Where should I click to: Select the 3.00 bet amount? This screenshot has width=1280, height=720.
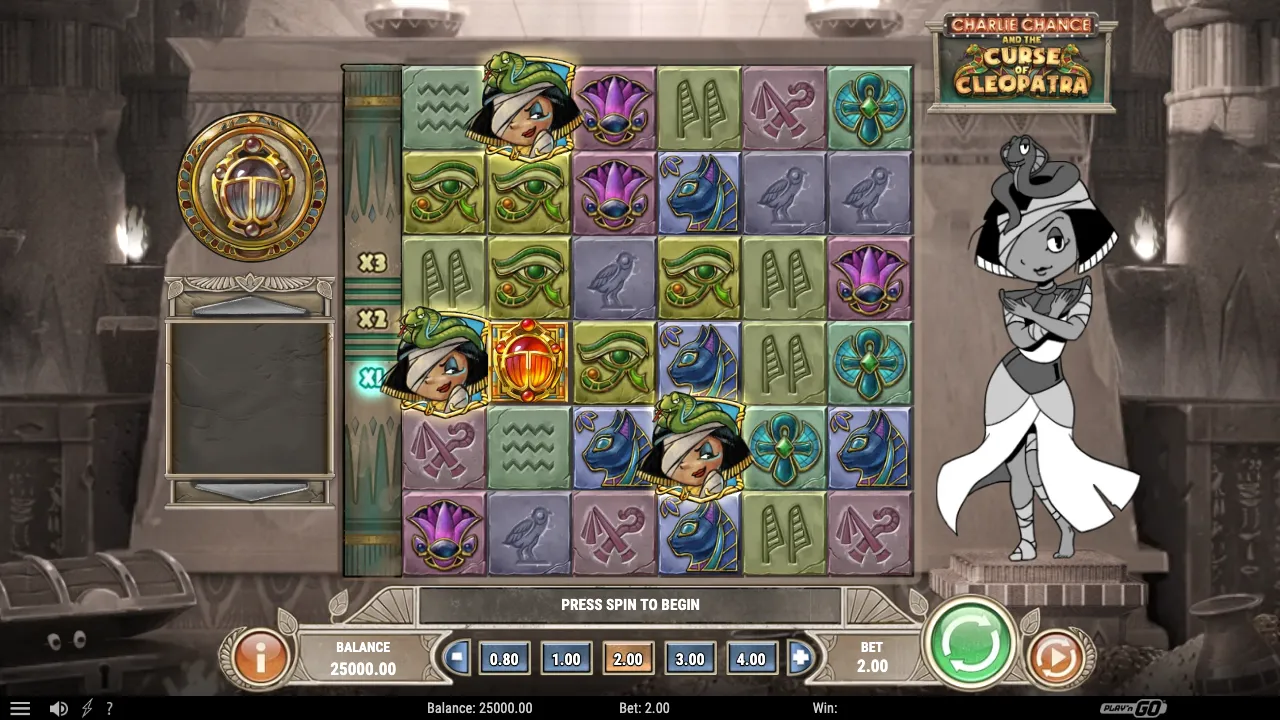[689, 658]
